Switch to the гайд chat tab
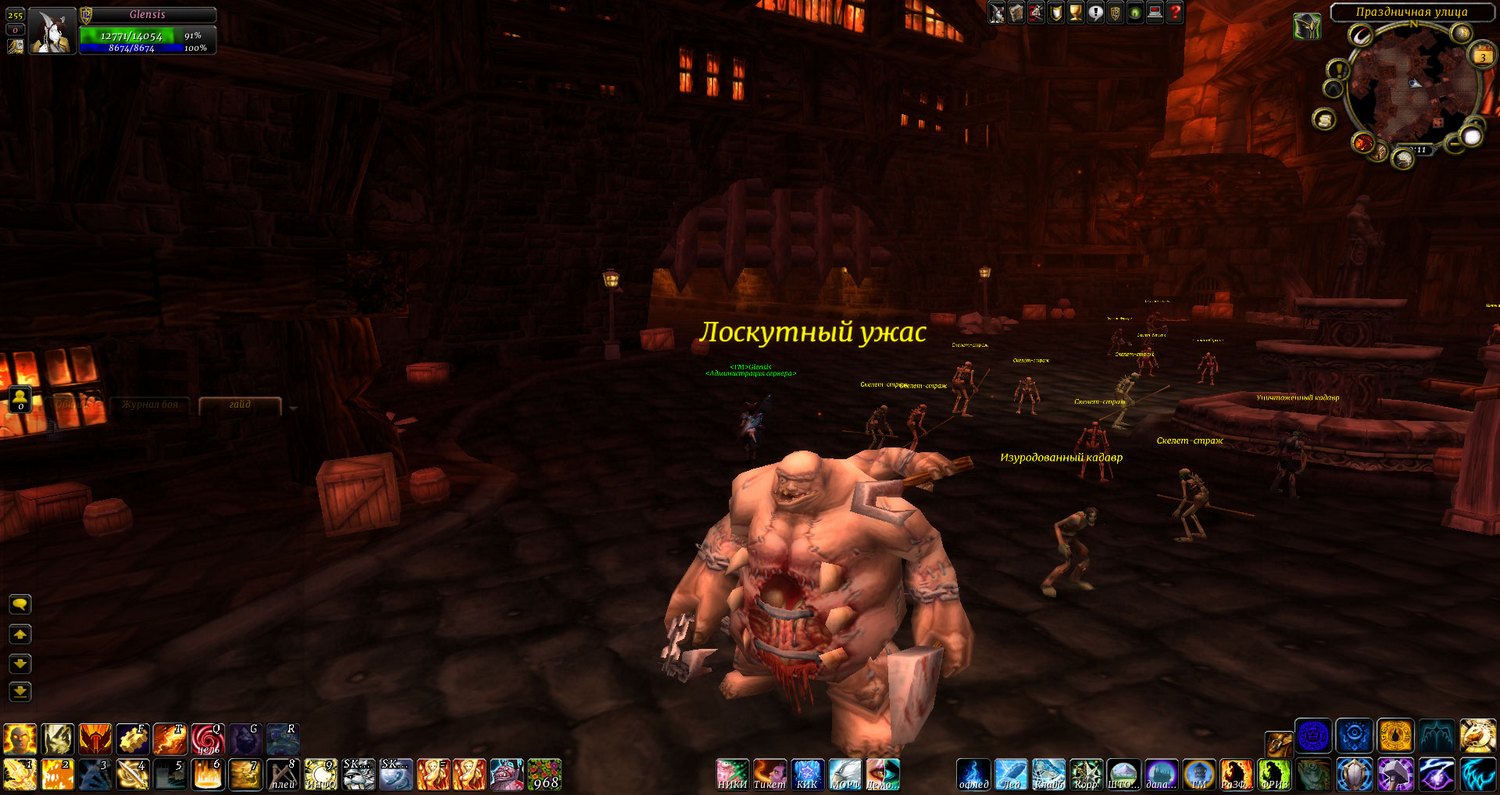This screenshot has height=795, width=1500. 240,405
